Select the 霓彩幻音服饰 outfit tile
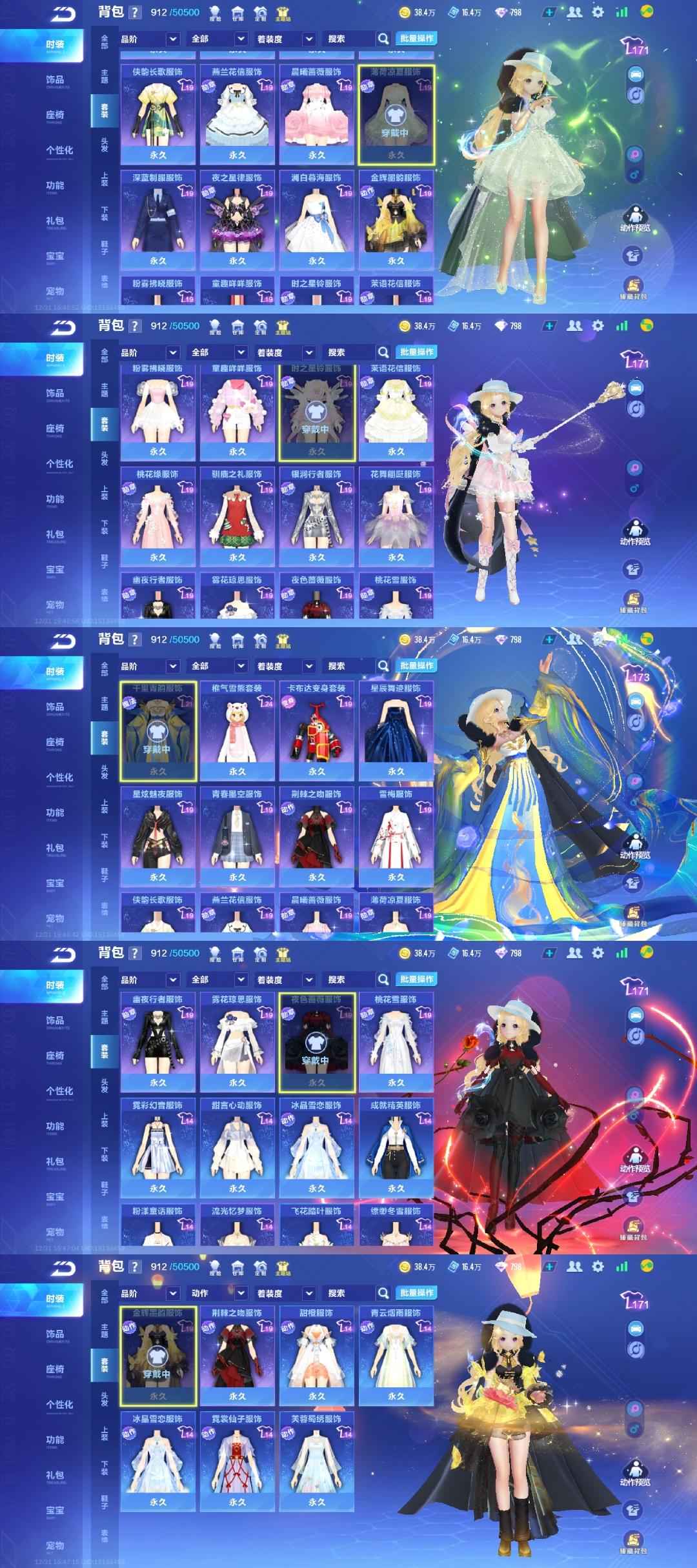This screenshot has width=697, height=1568. [158, 1147]
